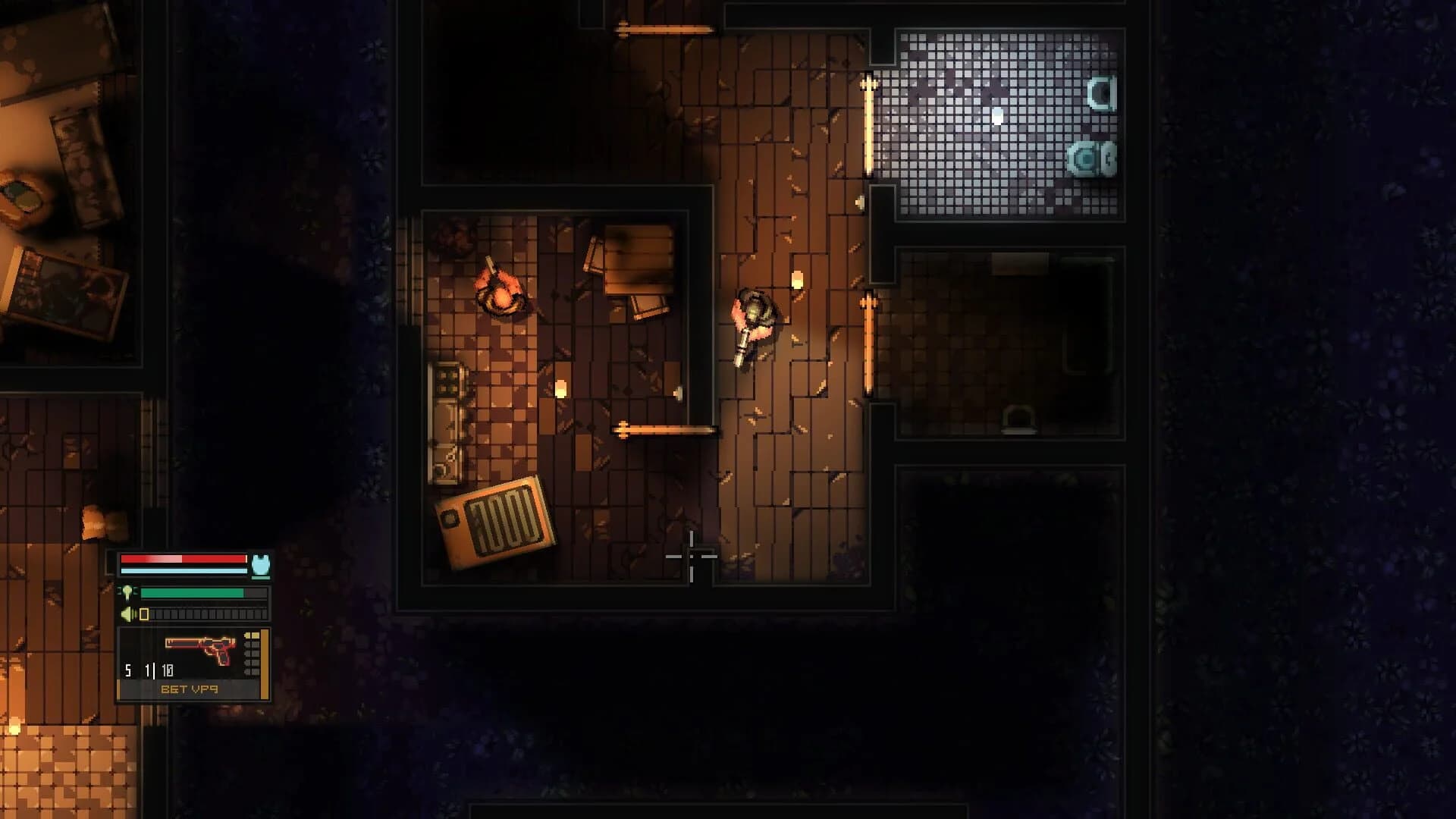Click the armor vest icon beside the health bar
Viewport: 1456px width, 819px height.
click(x=261, y=565)
